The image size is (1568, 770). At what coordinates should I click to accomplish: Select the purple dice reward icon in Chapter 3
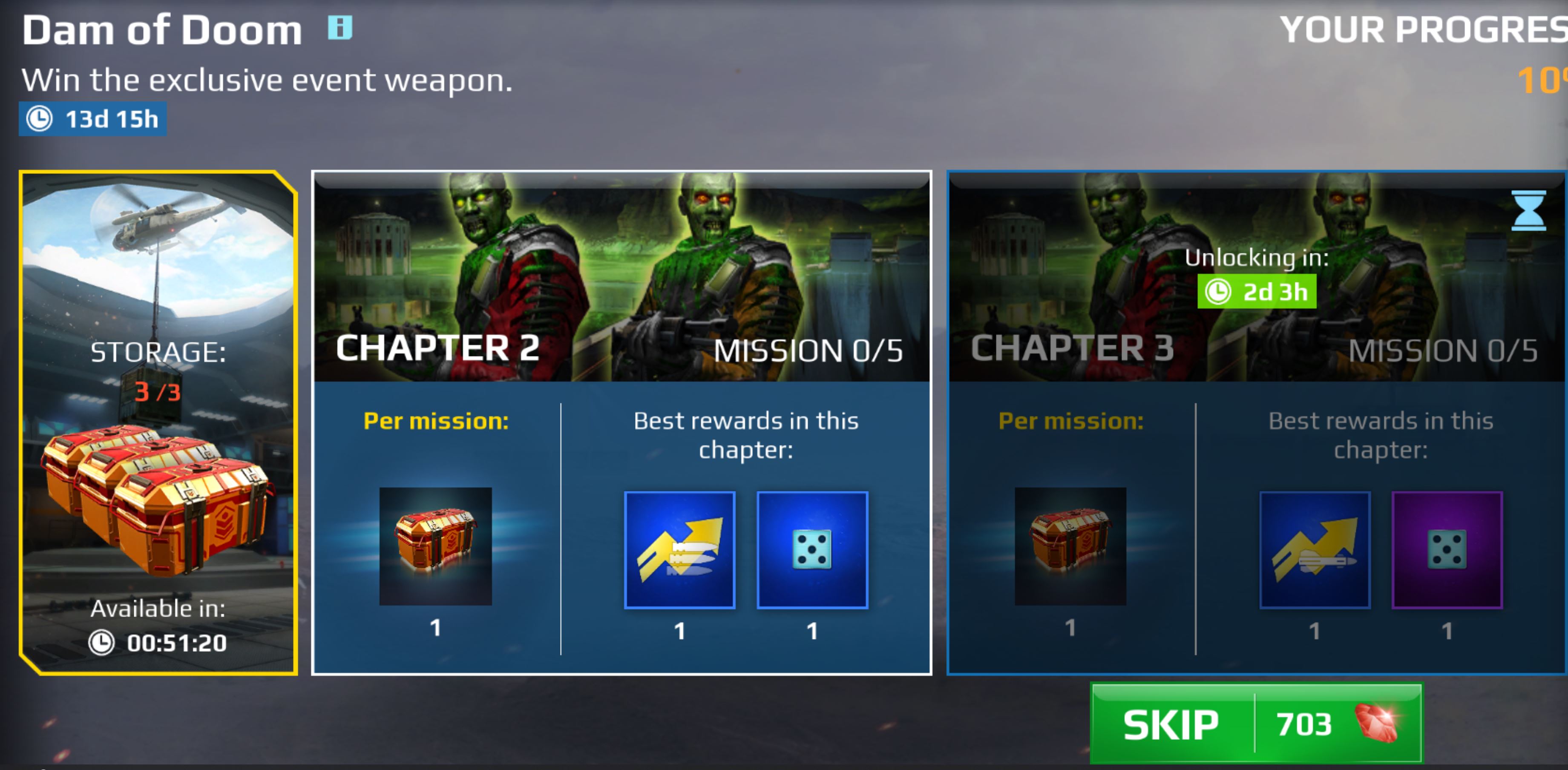(1447, 550)
